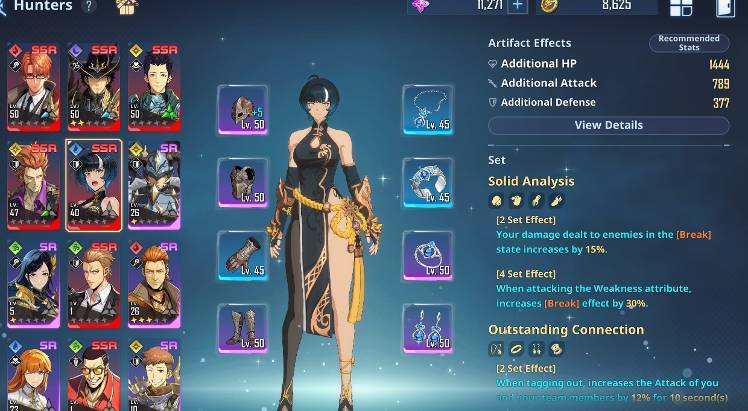Viewport: 748px width, 411px height.
Task: Select the bracelet artifact slot
Action: [427, 182]
